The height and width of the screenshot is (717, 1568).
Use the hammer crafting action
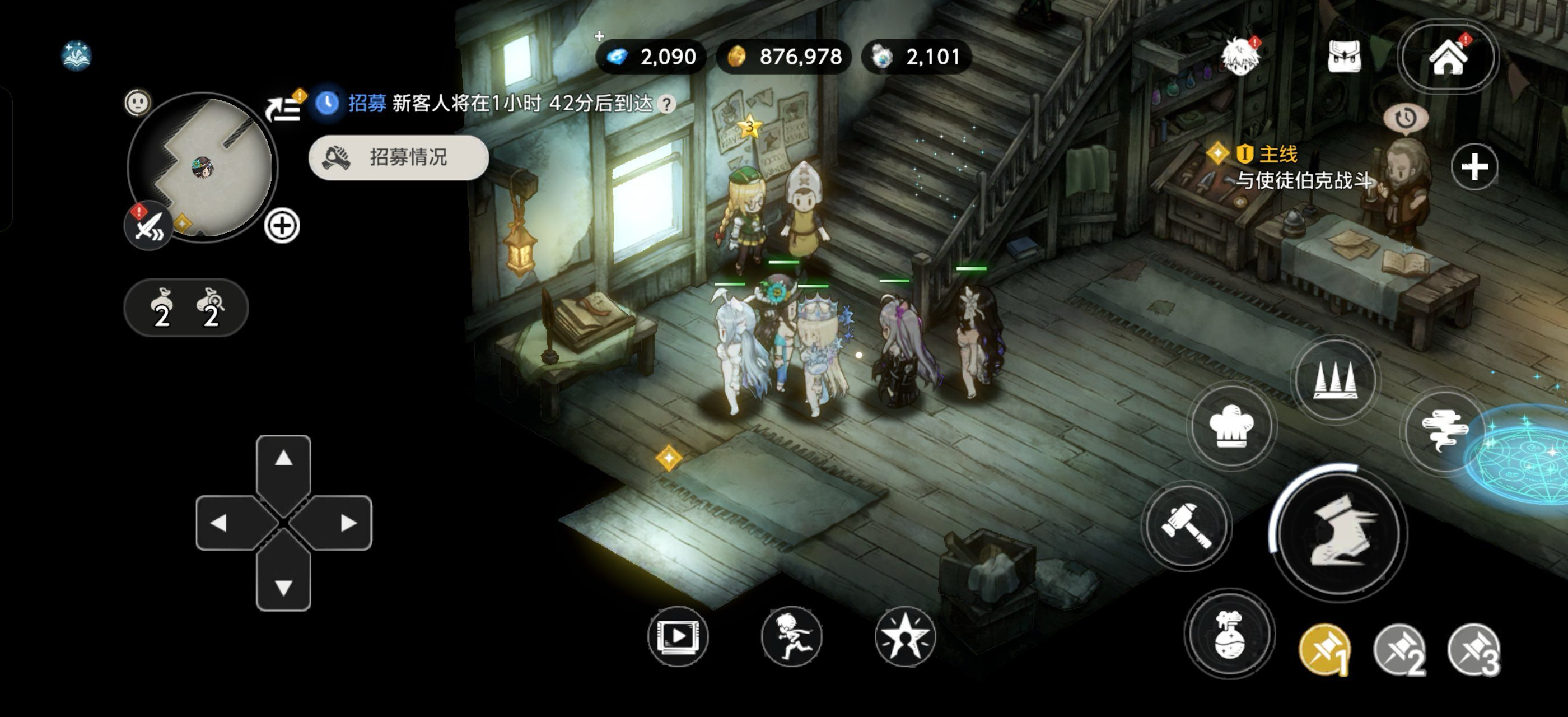(1186, 526)
